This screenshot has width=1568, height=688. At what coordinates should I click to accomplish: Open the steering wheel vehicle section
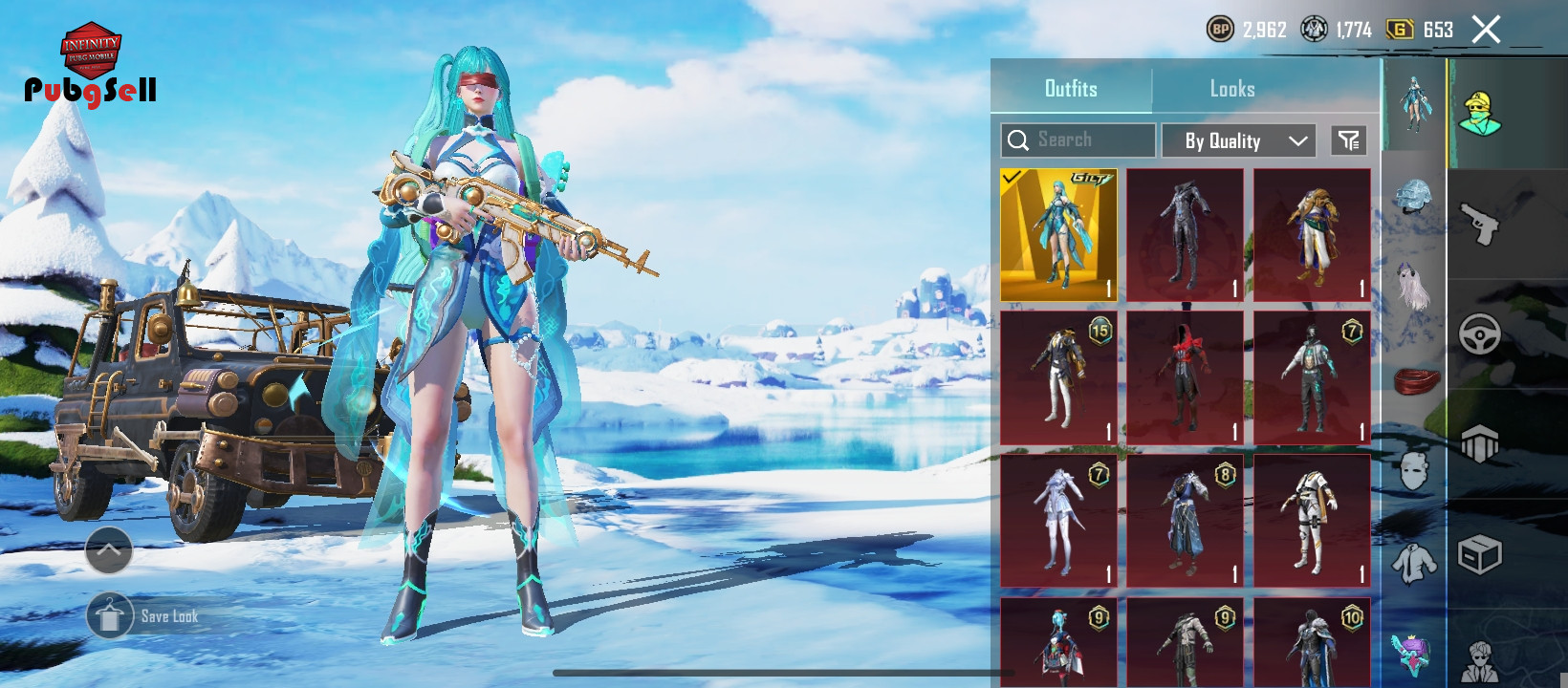pos(1479,333)
